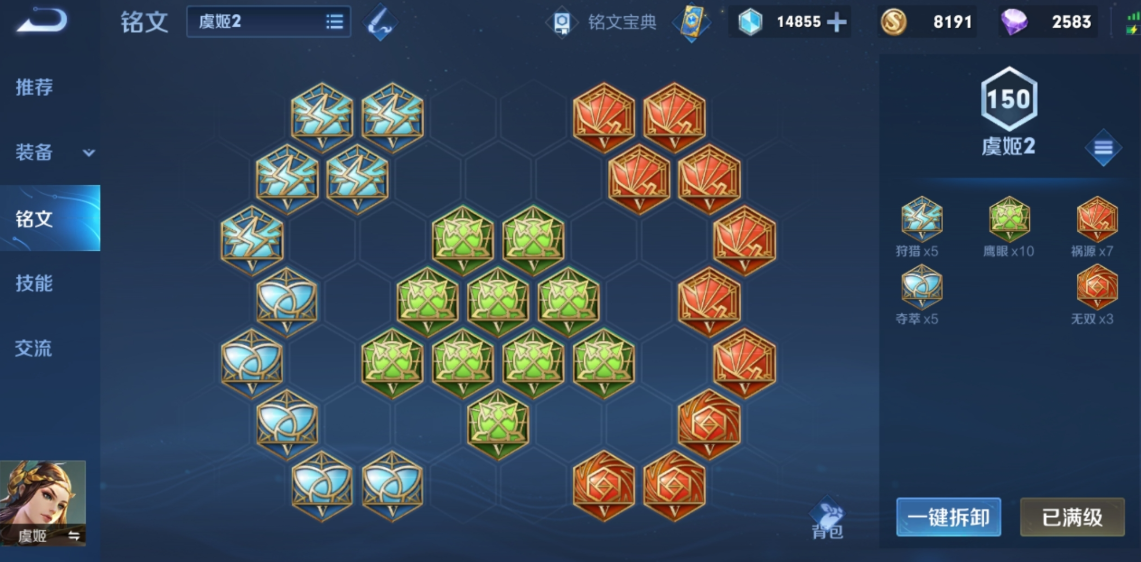1141x562 pixels.
Task: Select the 铭文 rune tab
Action: (35, 218)
